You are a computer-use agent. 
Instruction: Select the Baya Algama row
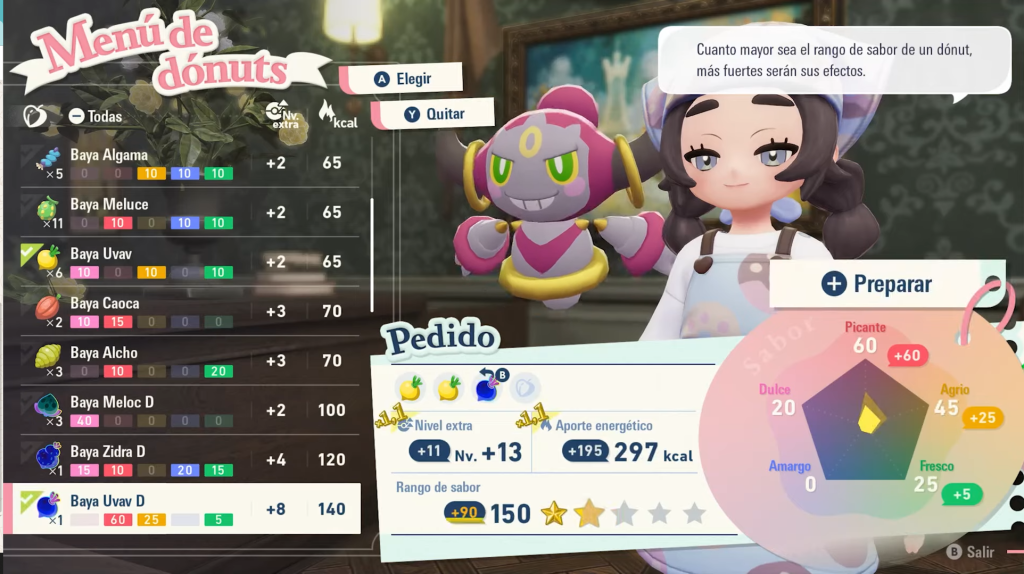(x=190, y=163)
